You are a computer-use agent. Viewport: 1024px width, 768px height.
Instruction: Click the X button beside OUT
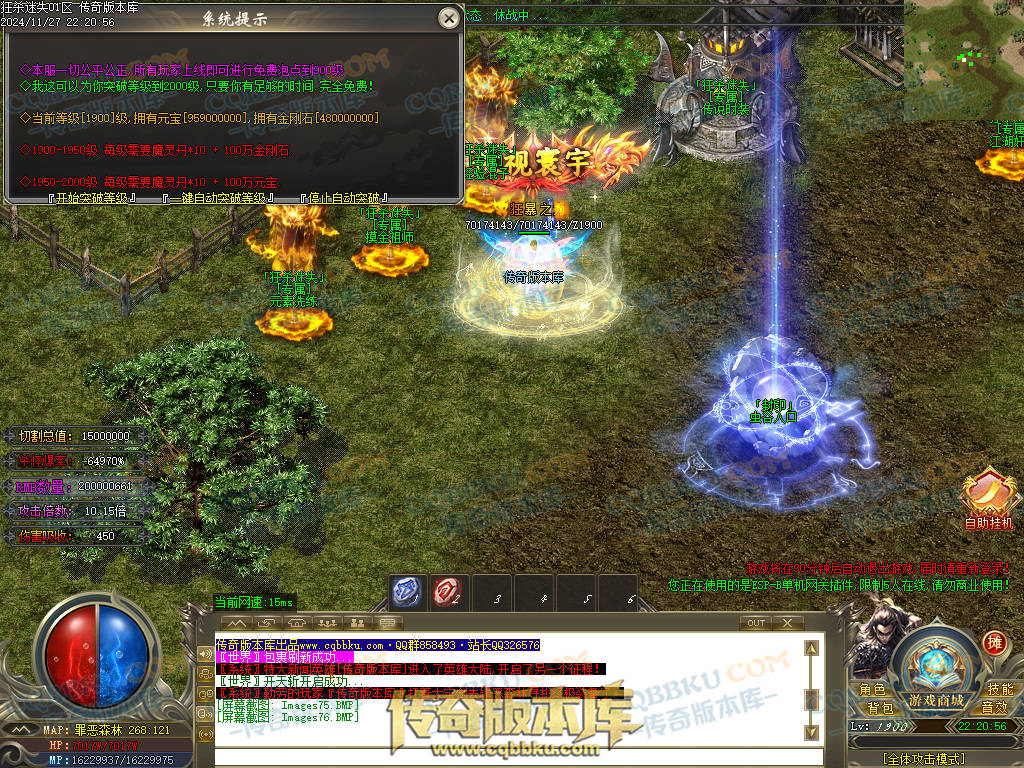788,623
